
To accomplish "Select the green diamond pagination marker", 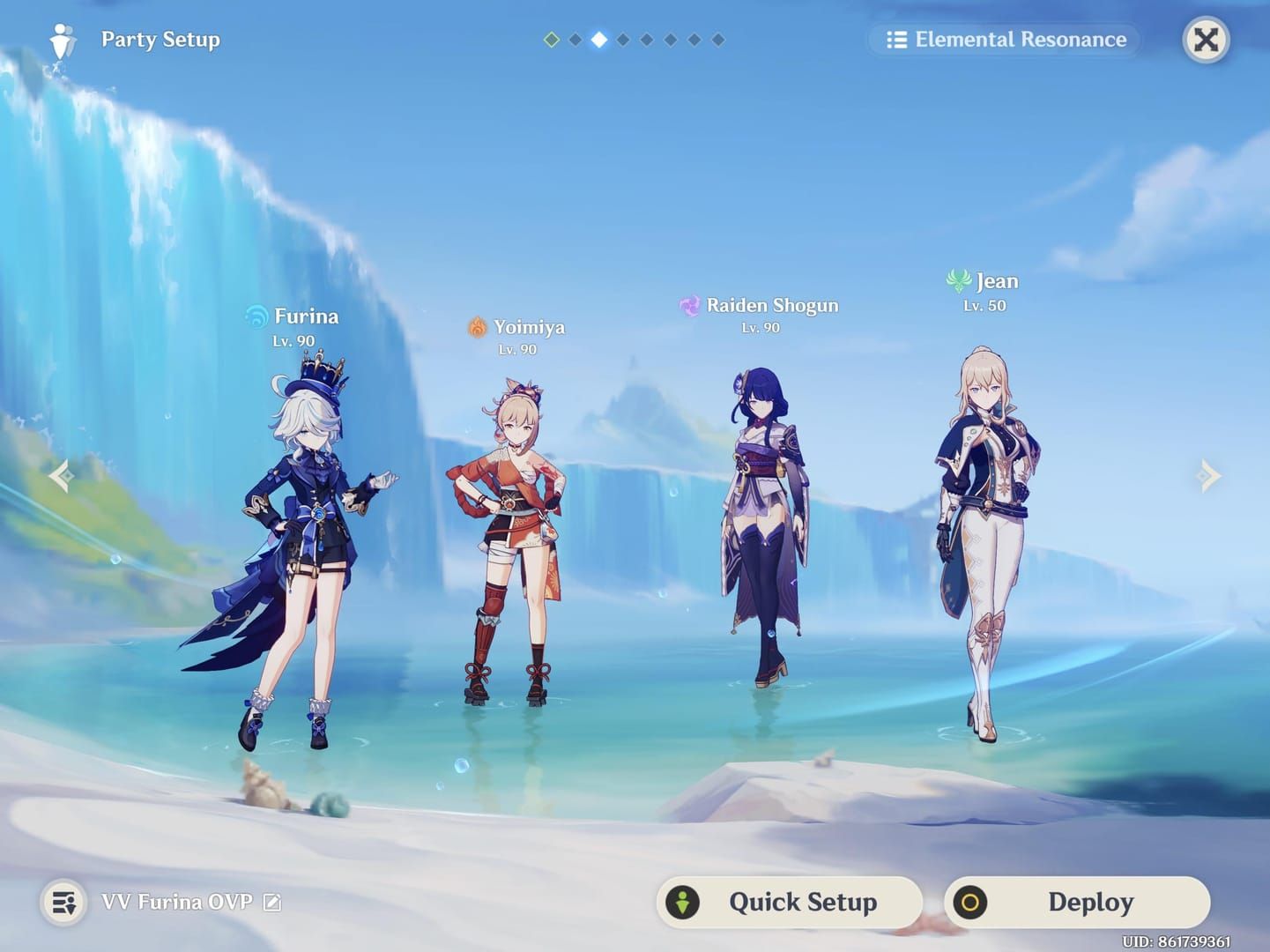I will [552, 39].
